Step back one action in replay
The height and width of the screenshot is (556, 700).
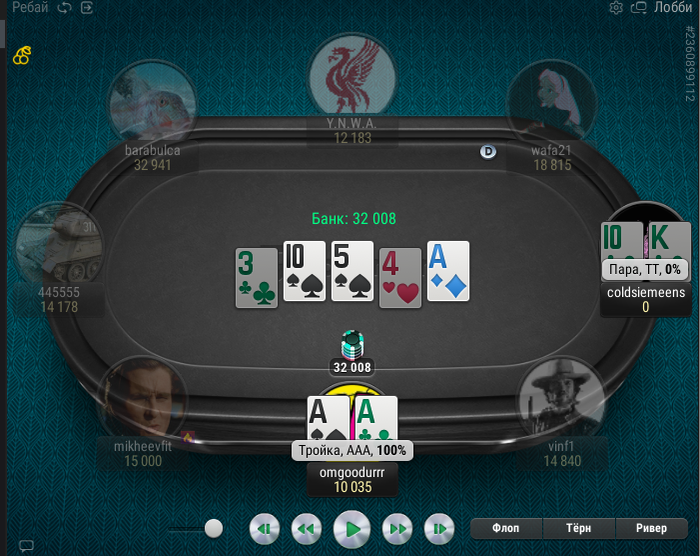point(306,528)
